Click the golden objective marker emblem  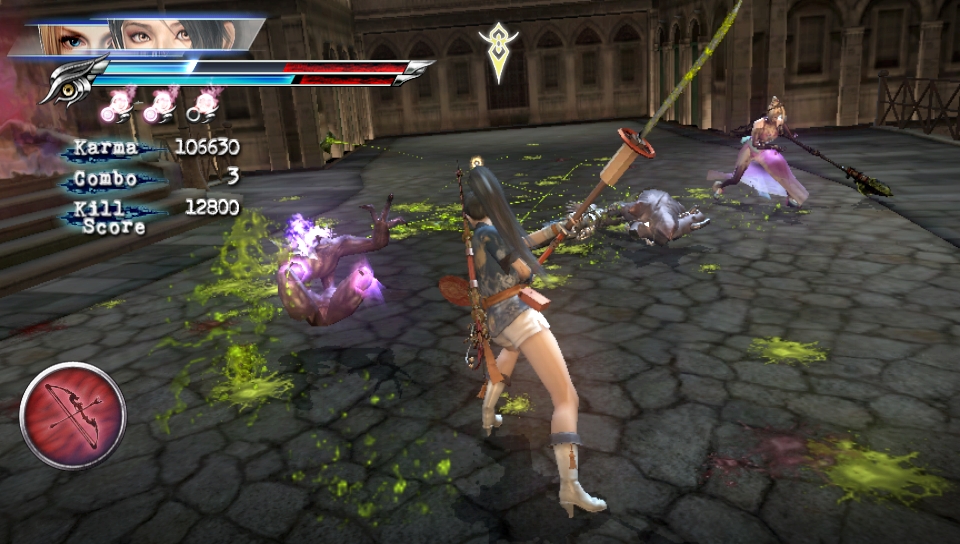498,48
